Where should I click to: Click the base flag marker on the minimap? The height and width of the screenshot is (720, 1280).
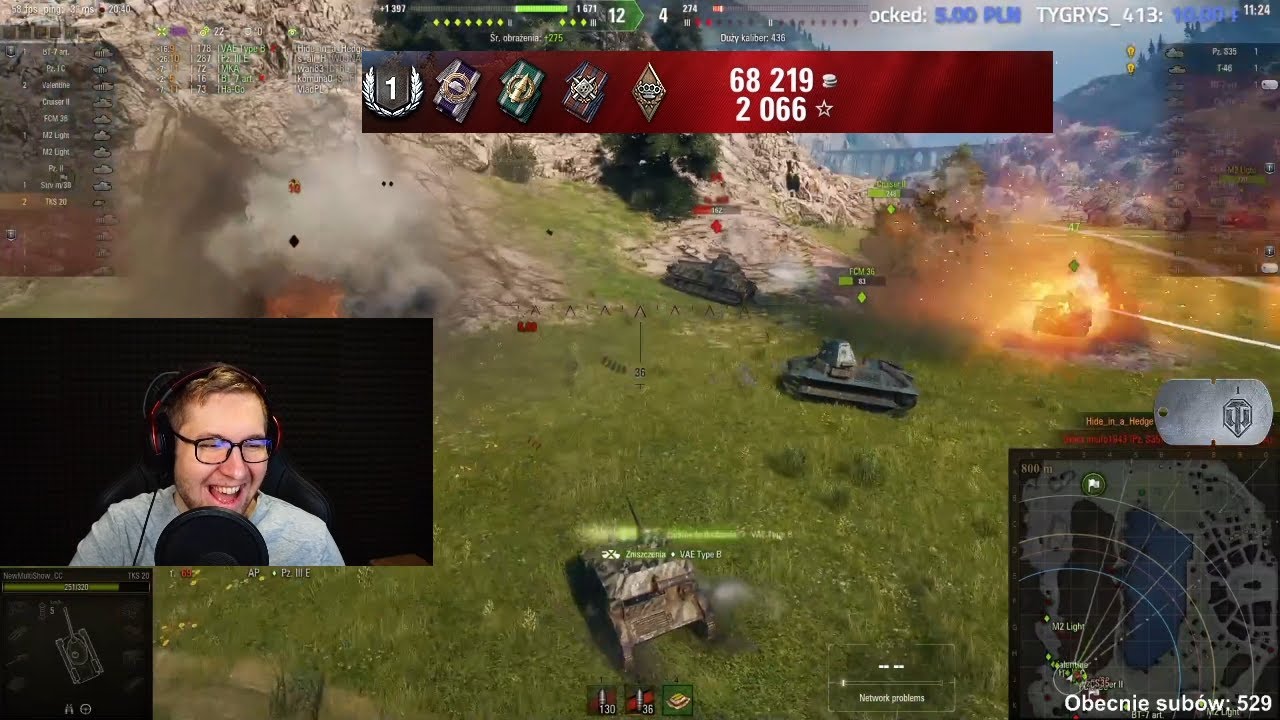(1094, 485)
